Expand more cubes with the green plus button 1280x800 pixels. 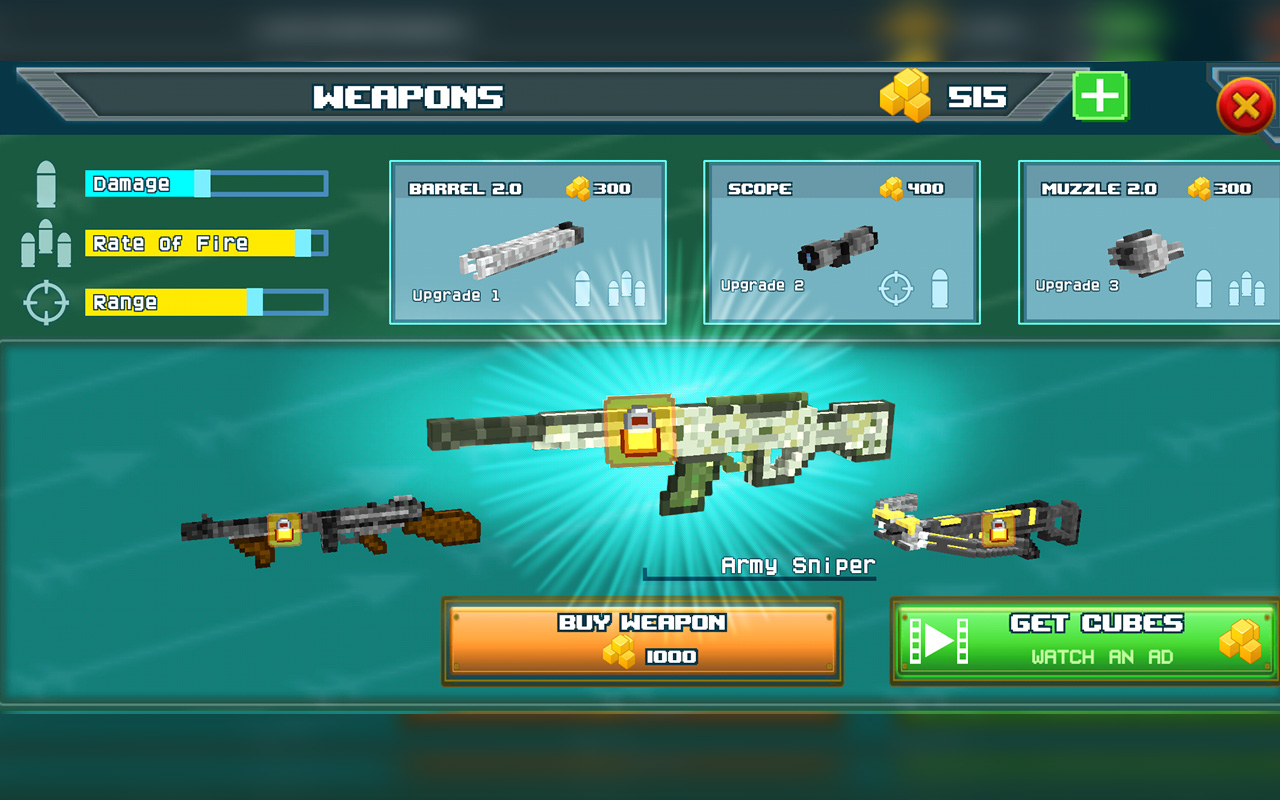tap(1098, 96)
